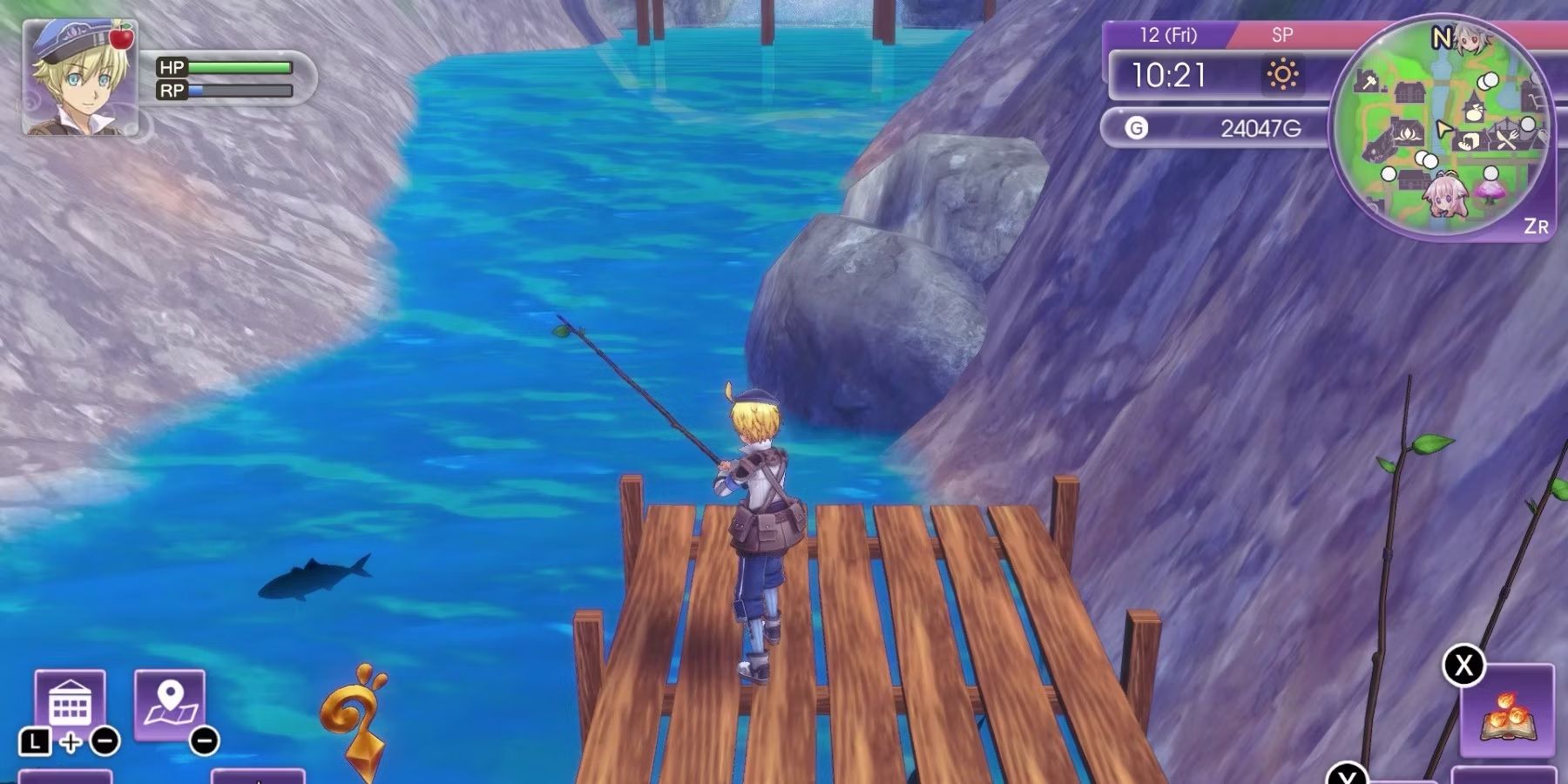1568x784 pixels.
Task: Open the map pin icon shortcut
Action: coord(170,704)
